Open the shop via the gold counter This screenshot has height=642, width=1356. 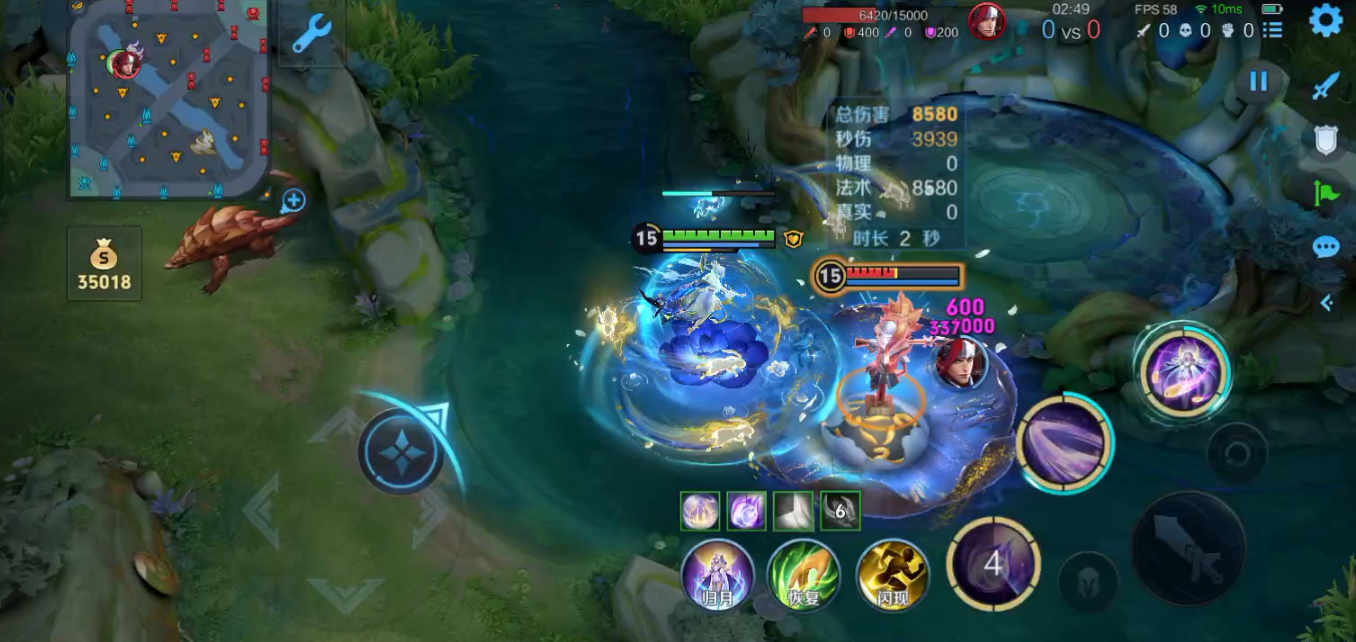104,264
